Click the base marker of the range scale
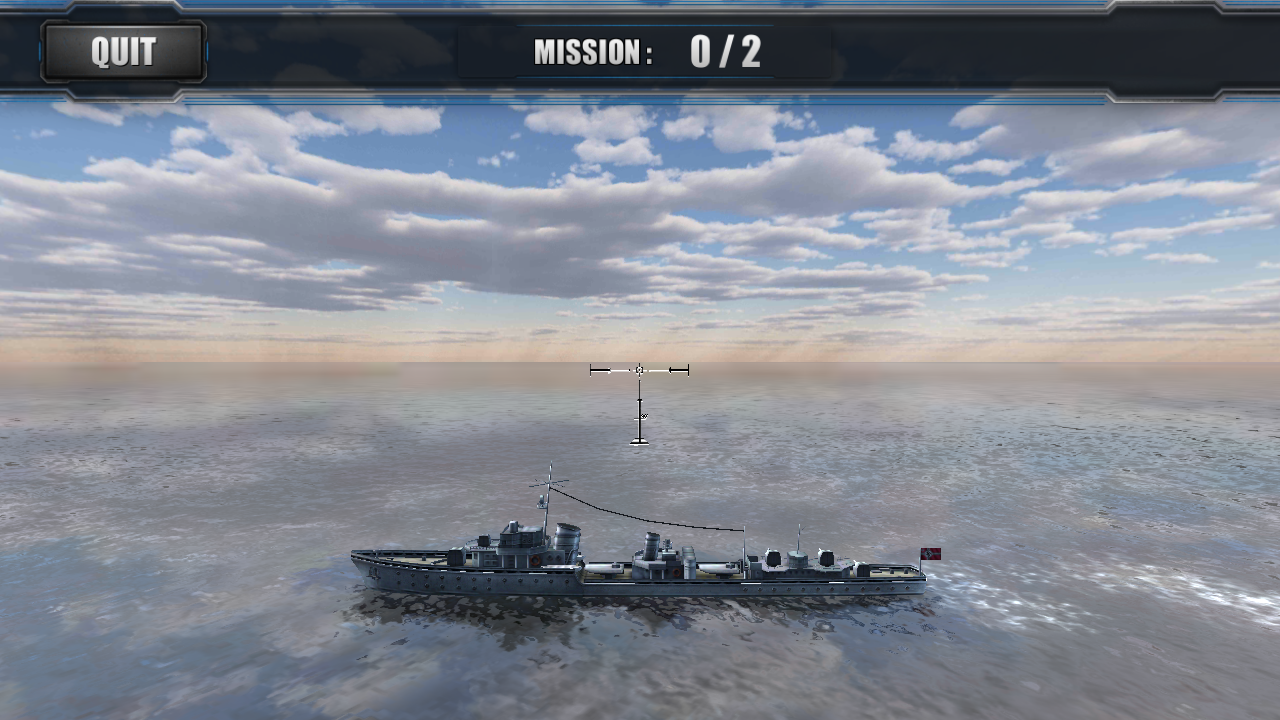 (639, 442)
